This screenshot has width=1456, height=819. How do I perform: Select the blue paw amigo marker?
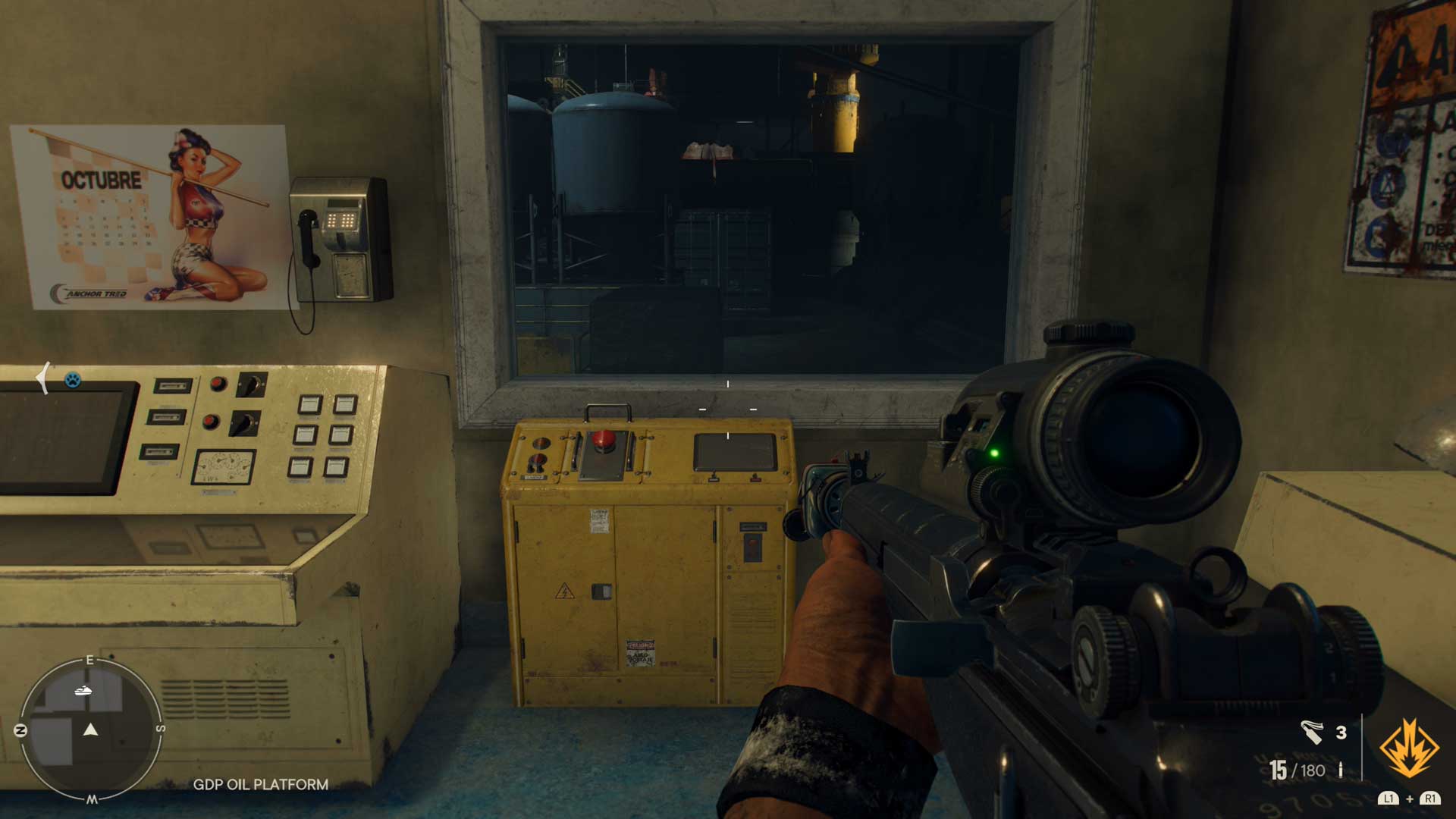[72, 379]
